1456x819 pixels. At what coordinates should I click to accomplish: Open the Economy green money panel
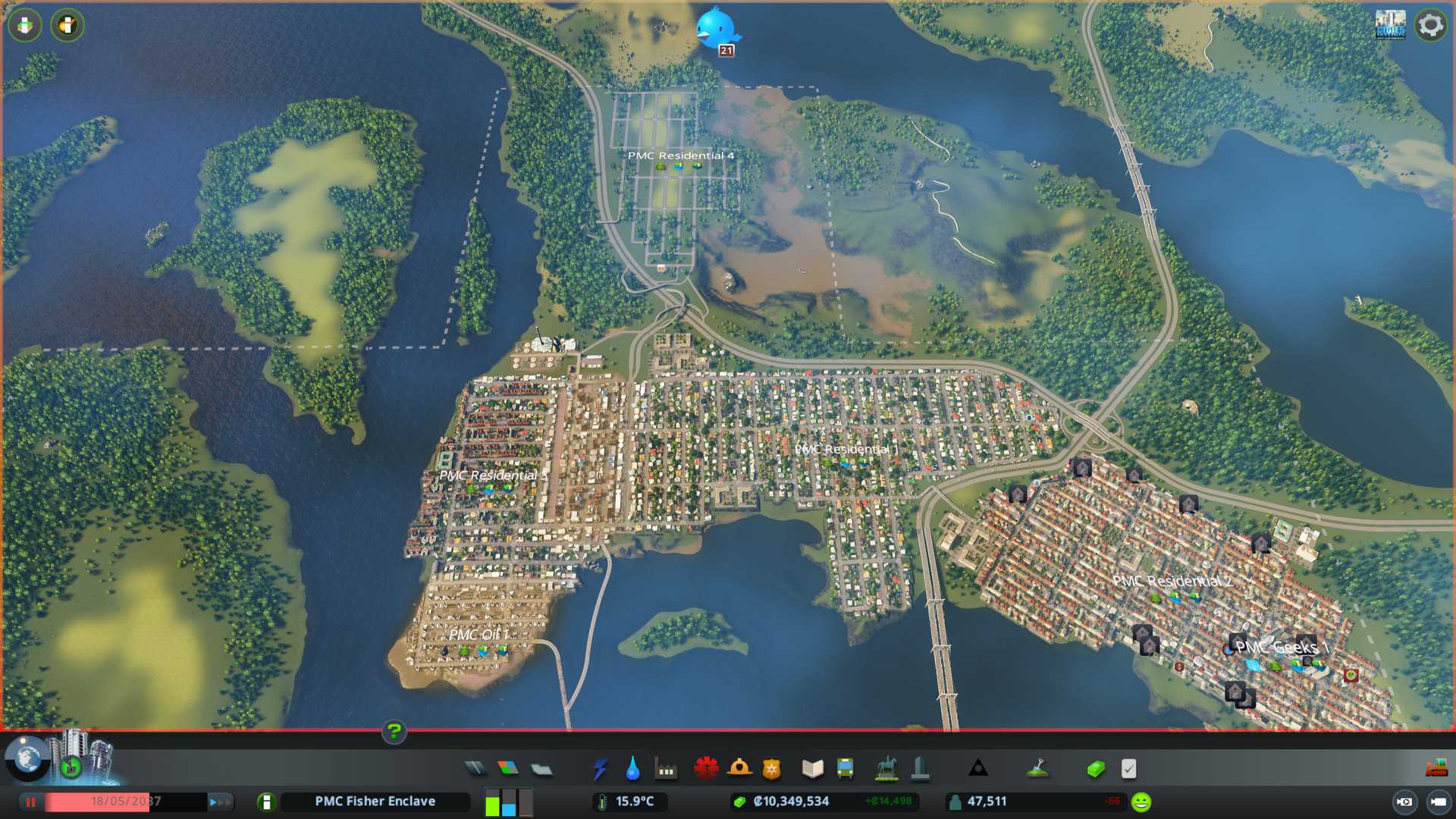[x=1095, y=769]
